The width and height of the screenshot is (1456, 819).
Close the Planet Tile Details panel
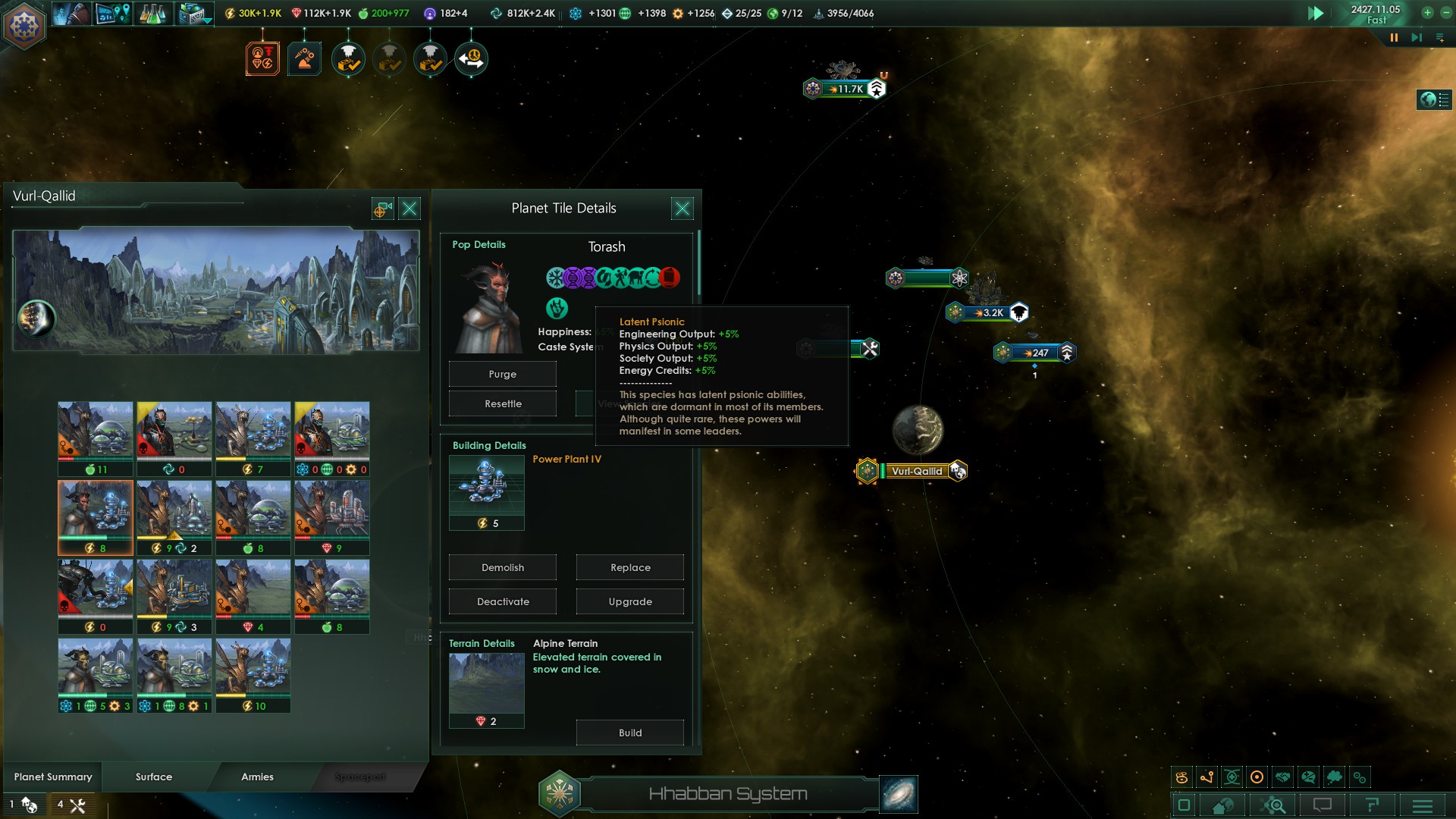click(x=682, y=209)
